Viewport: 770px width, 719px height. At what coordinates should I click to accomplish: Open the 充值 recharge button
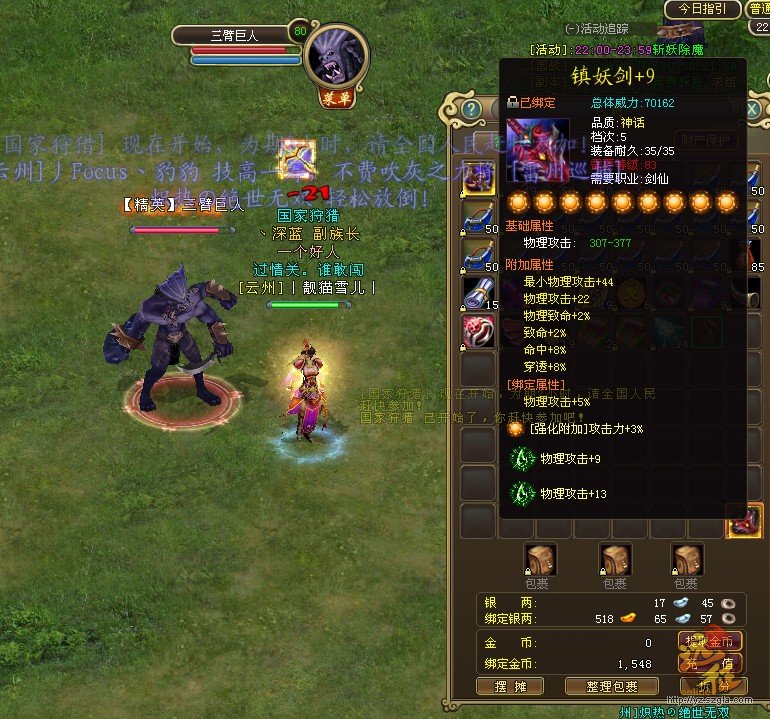click(711, 664)
